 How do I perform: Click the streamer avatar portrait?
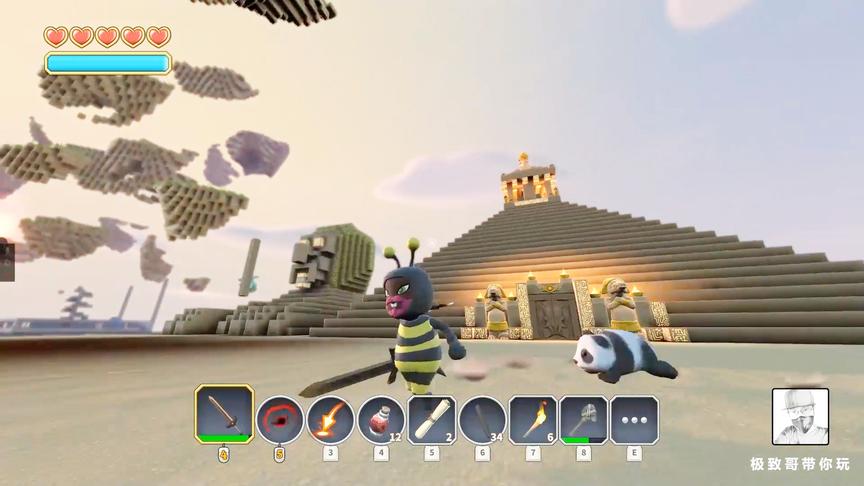pyautogui.click(x=800, y=416)
